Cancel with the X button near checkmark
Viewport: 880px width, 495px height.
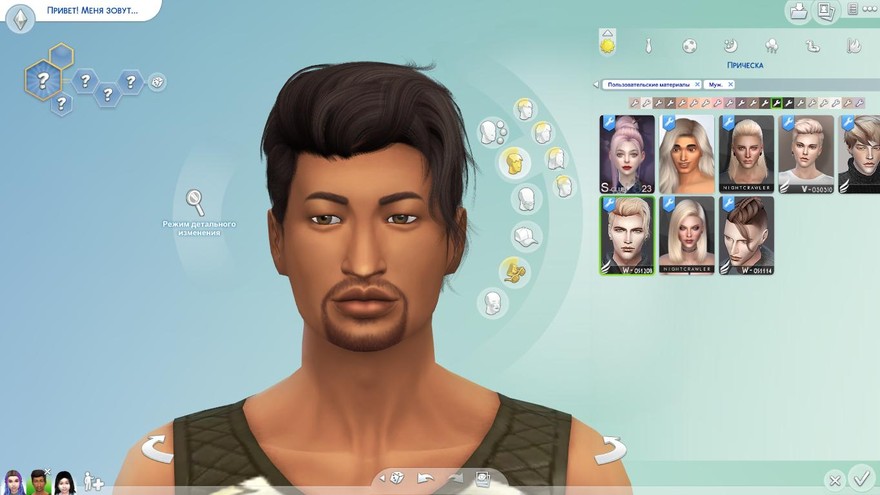(833, 481)
